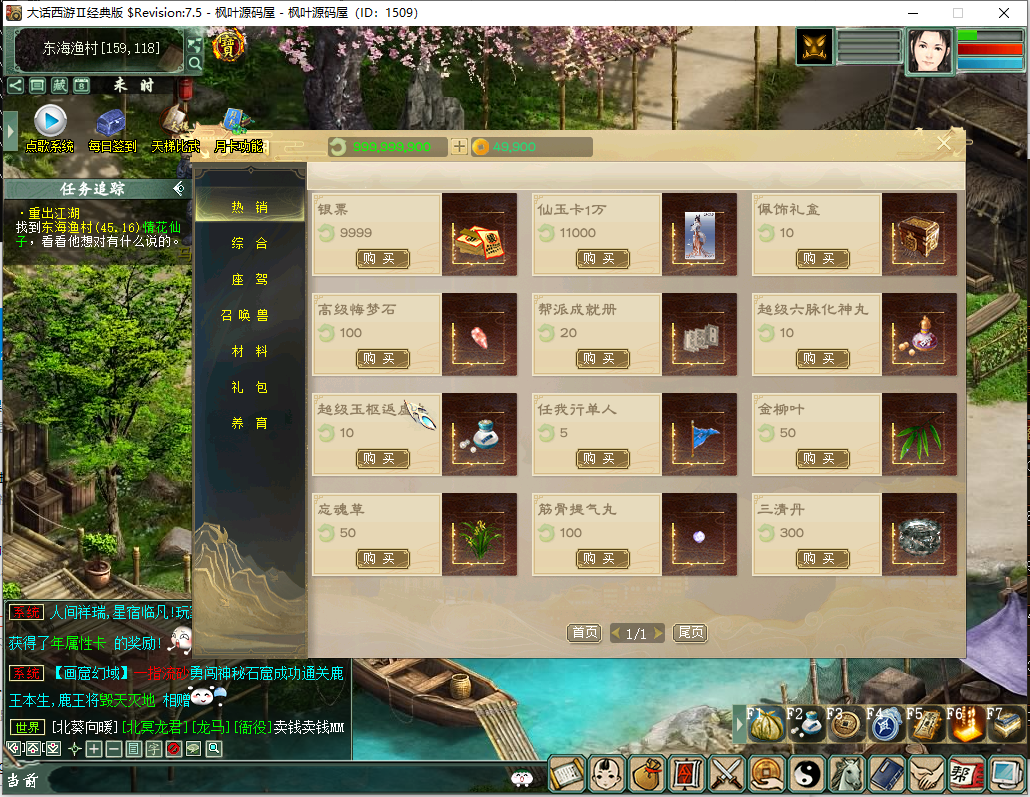Purchase the 仙玉卡1万 card

pos(602,259)
